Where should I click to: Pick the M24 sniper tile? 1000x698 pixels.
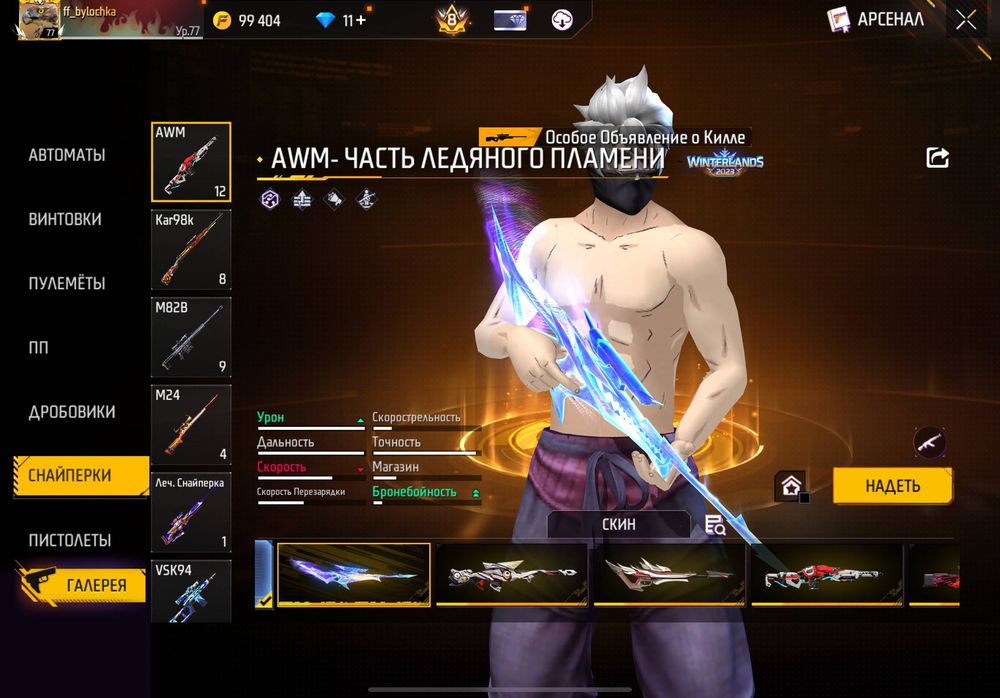click(x=191, y=425)
